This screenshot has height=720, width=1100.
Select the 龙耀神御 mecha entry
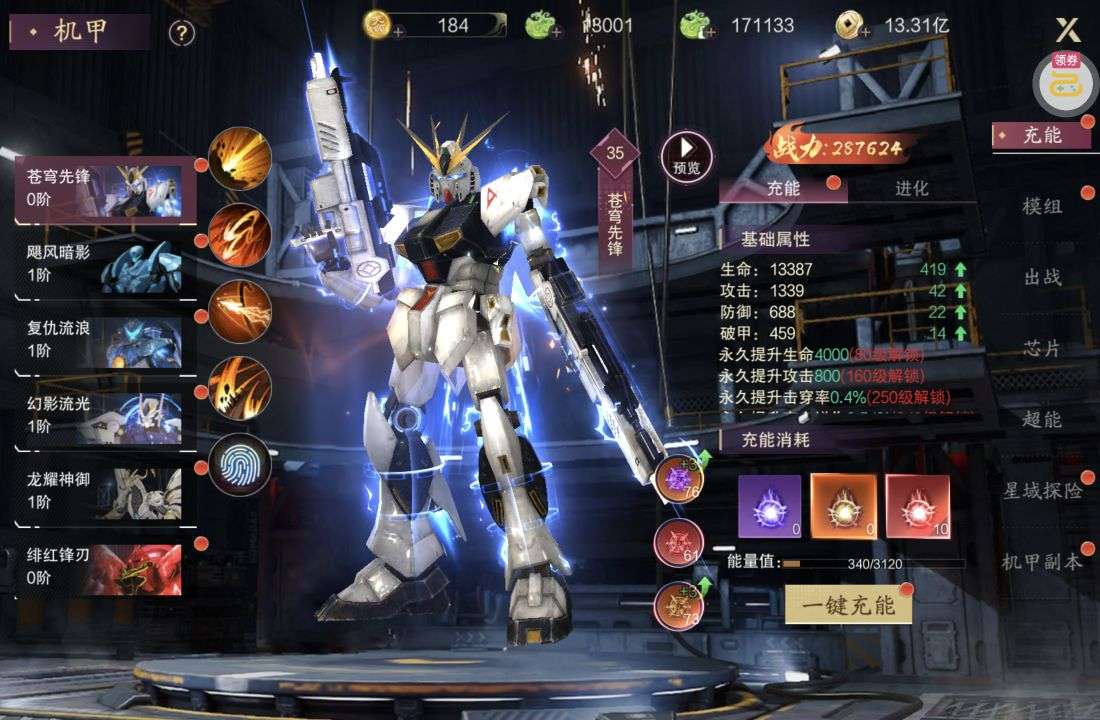click(x=105, y=491)
